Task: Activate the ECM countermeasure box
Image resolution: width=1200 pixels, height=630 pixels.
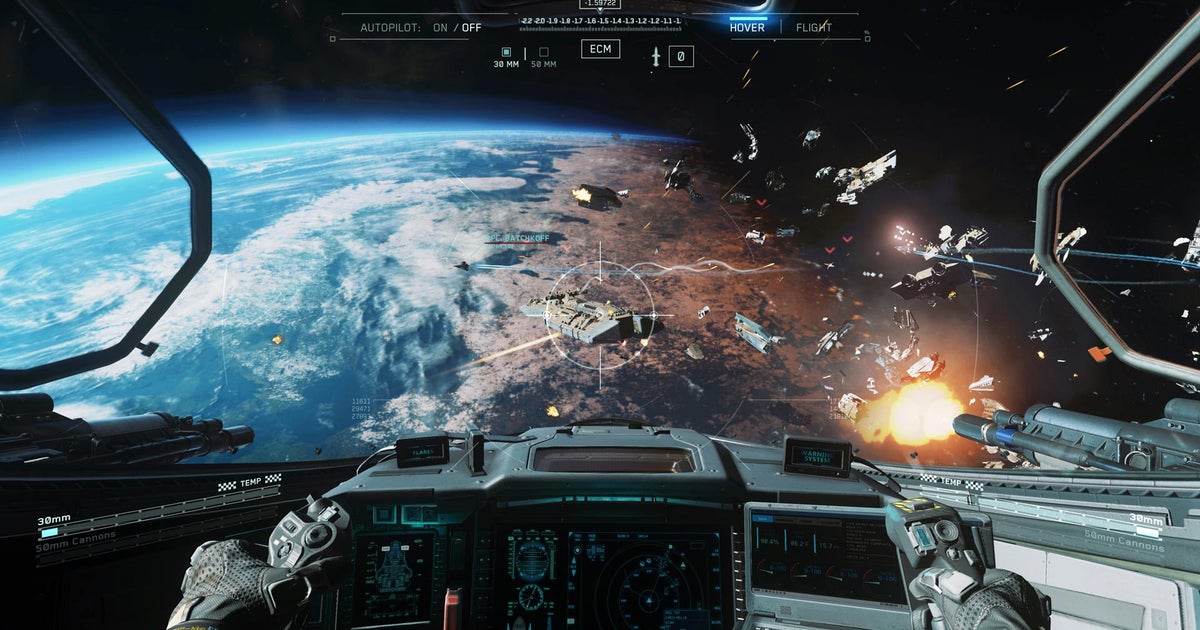Action: point(600,49)
